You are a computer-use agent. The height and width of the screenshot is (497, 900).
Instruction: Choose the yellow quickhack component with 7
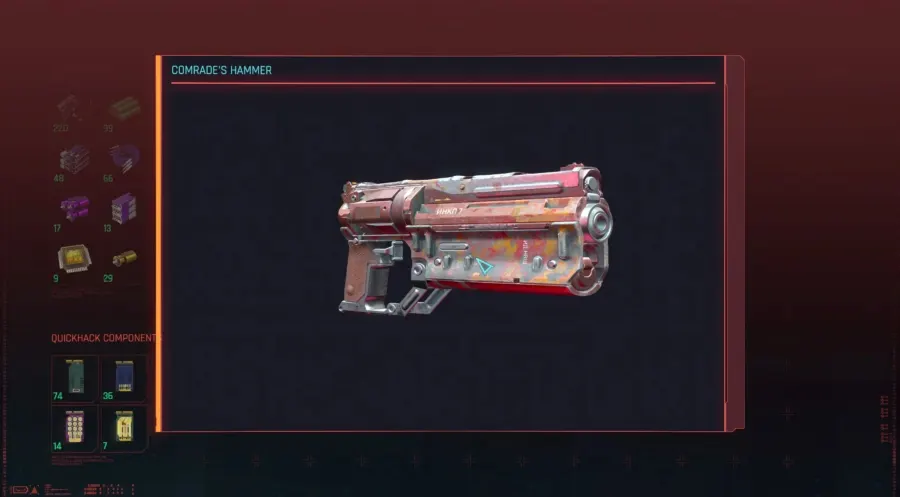click(x=124, y=425)
